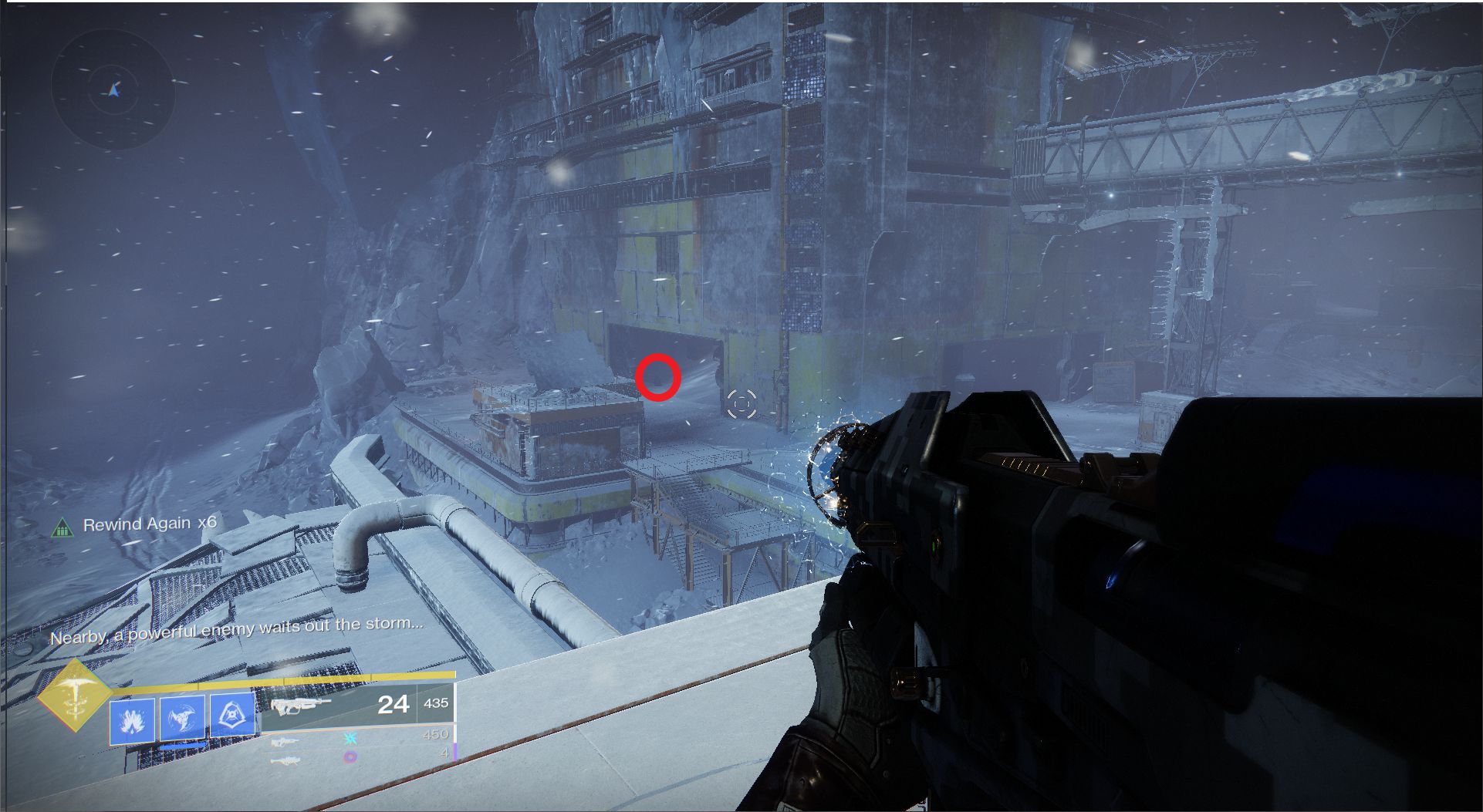Select the equipped auto rifle weapon slot
The width and height of the screenshot is (1483, 812).
[x=357, y=704]
